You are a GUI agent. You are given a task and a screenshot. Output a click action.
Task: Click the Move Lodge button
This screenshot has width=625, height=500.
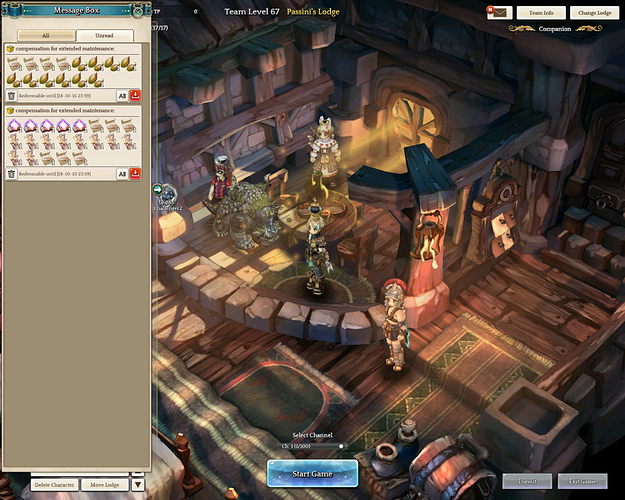pyautogui.click(x=107, y=484)
